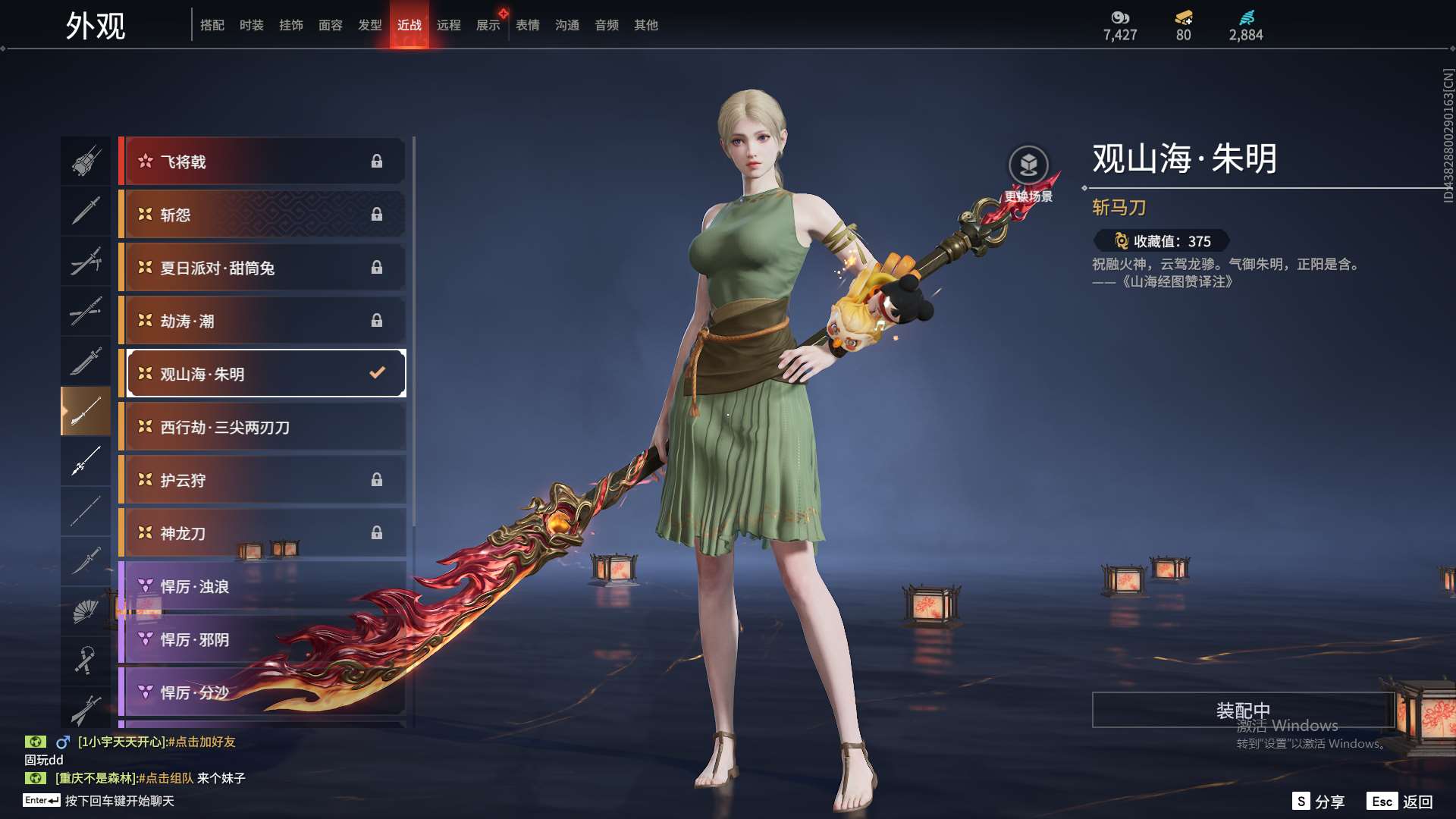1456x819 pixels.
Task: Choose the 斩怨 skin row
Action: (262, 215)
